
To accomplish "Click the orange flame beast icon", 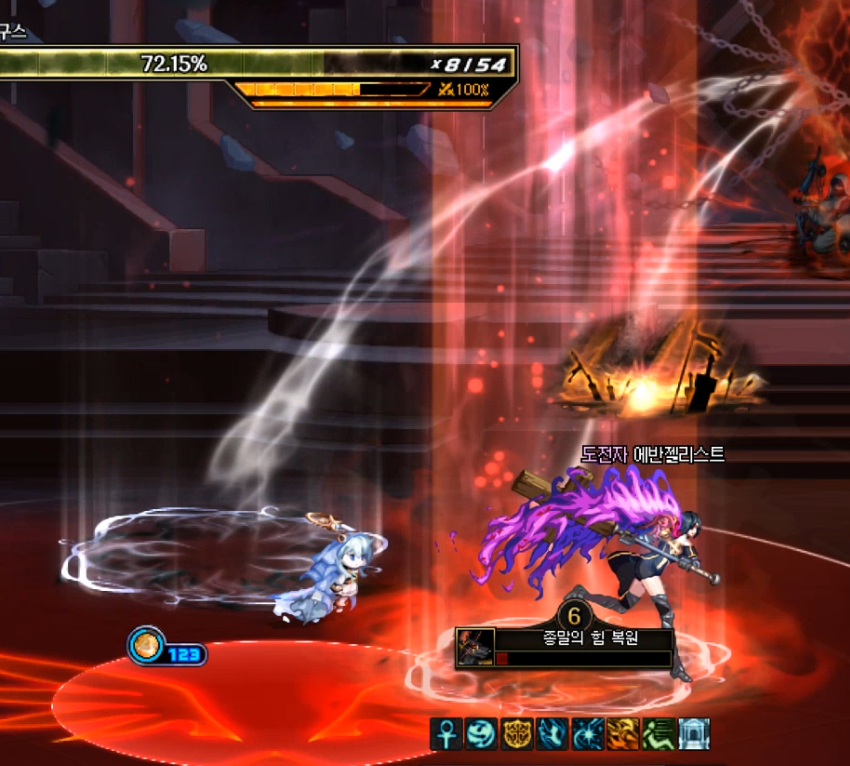I will pyautogui.click(x=622, y=734).
